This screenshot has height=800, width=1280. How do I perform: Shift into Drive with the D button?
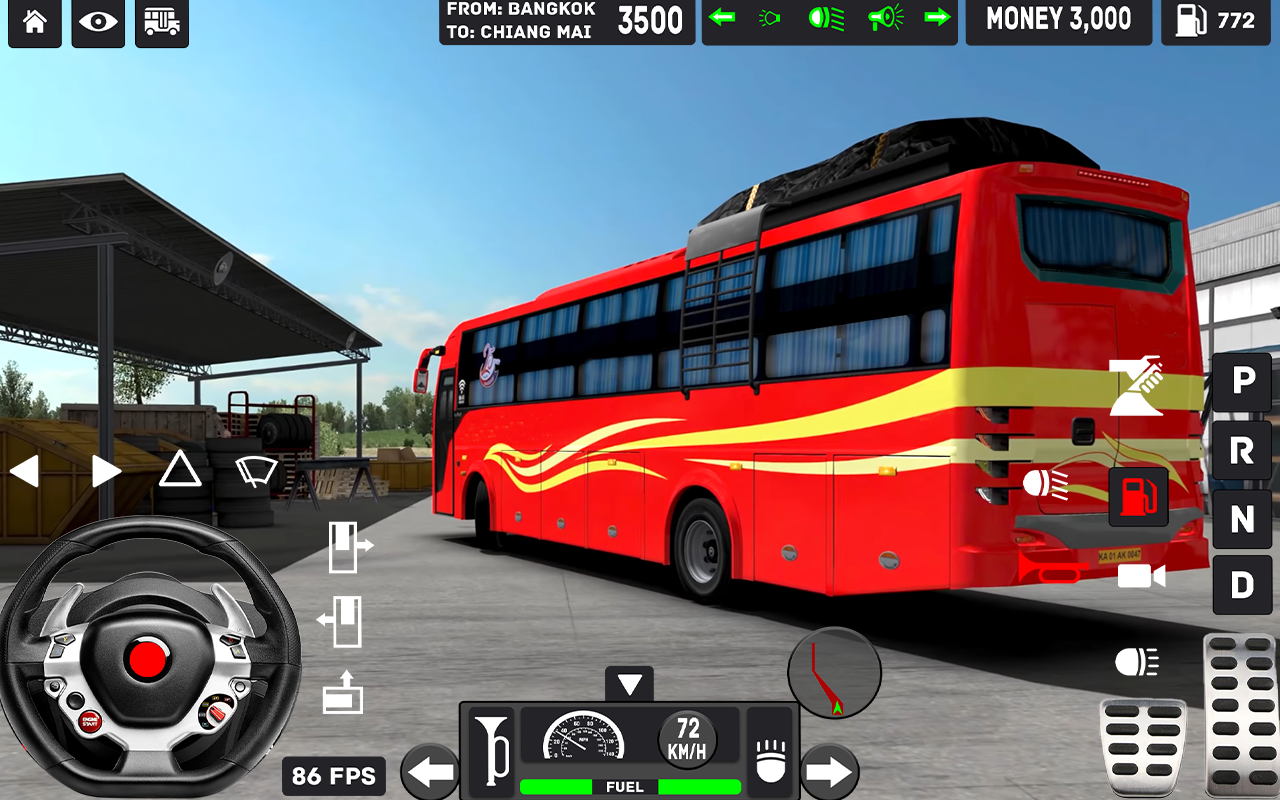(1242, 585)
